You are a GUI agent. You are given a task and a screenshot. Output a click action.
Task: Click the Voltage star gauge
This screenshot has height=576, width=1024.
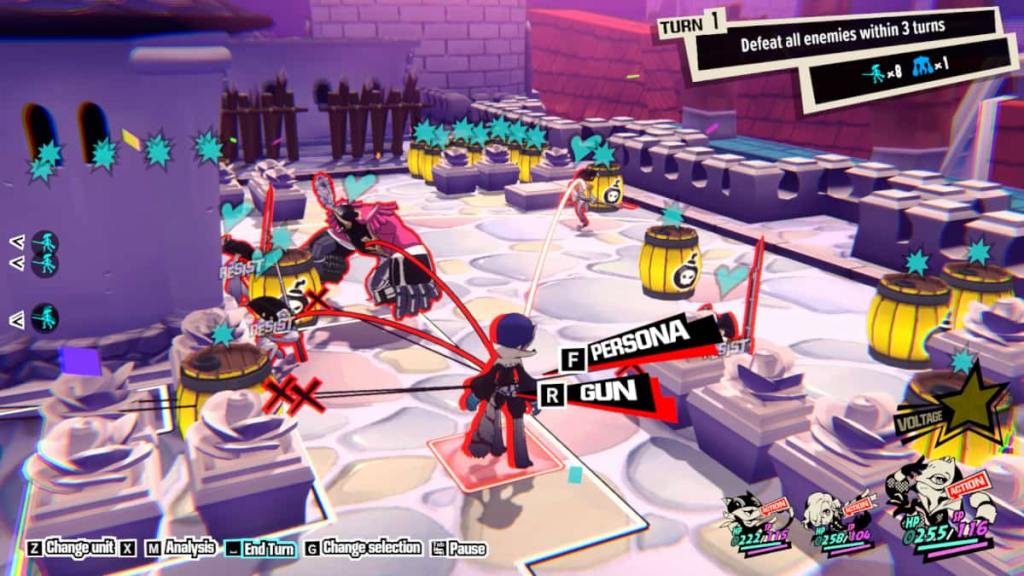click(966, 405)
